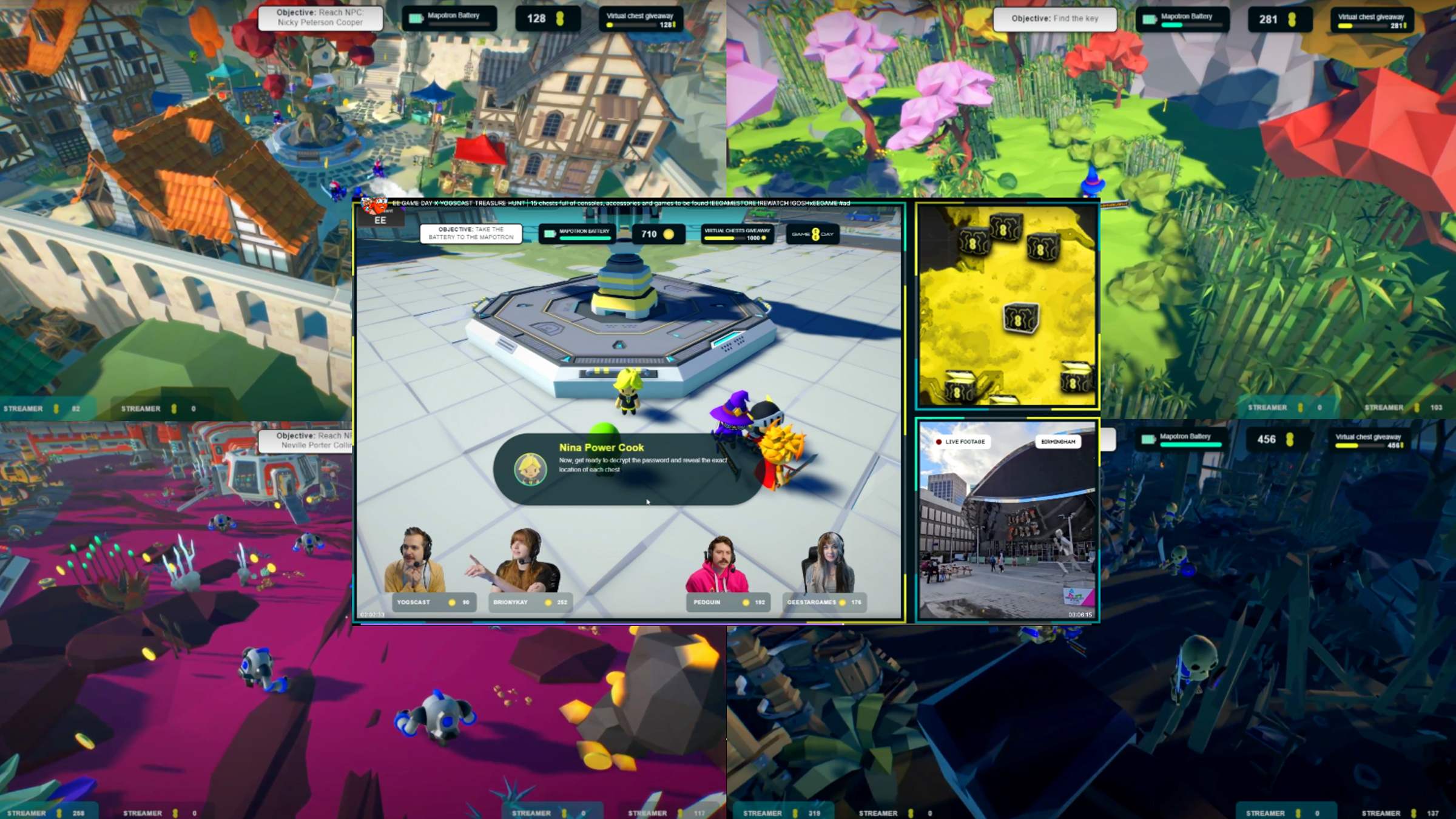The height and width of the screenshot is (819, 1456).
Task: Select the 'Take the battery to the Mapotron' objective
Action: point(471,234)
